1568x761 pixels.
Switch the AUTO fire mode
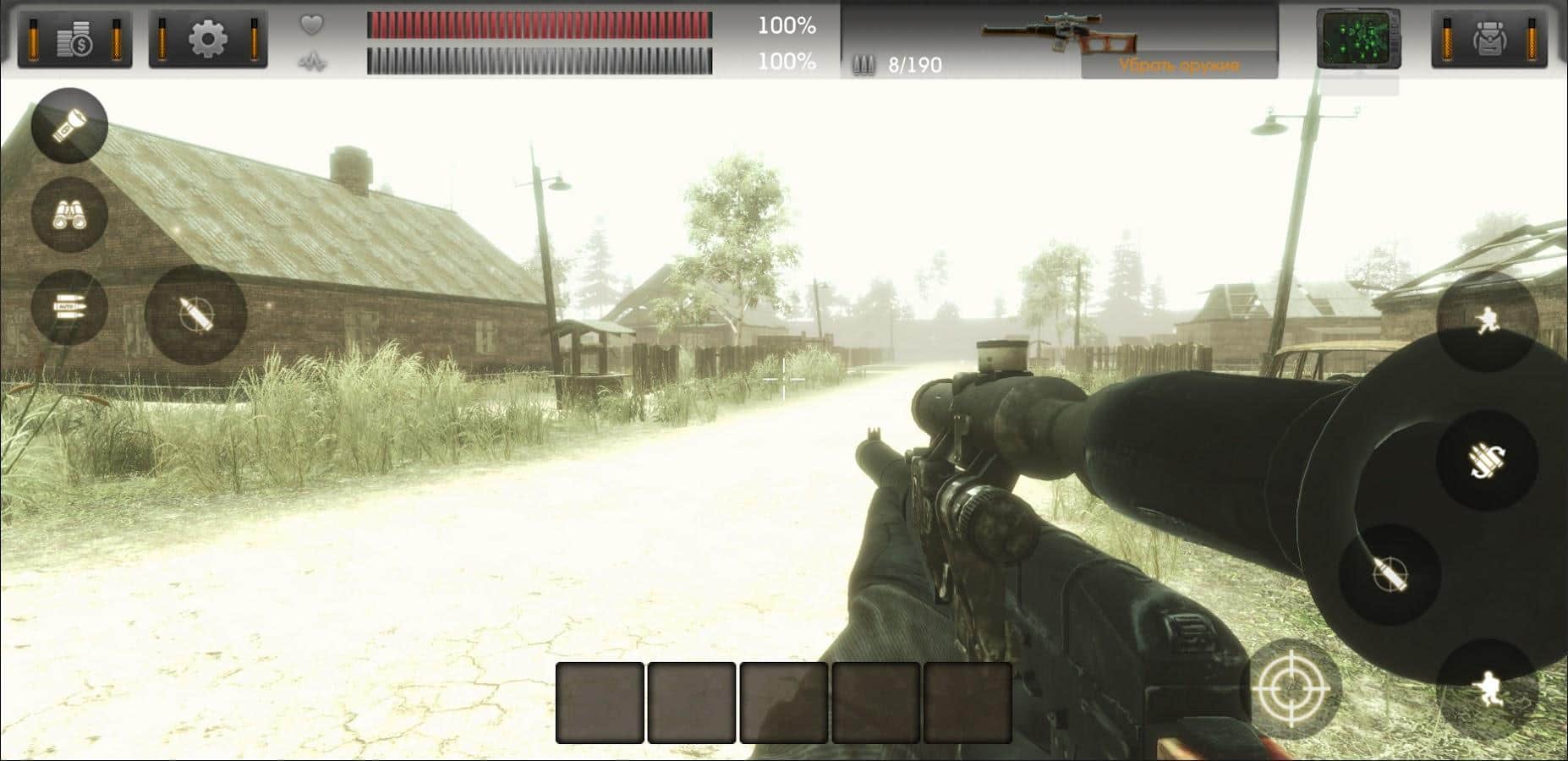(x=69, y=306)
